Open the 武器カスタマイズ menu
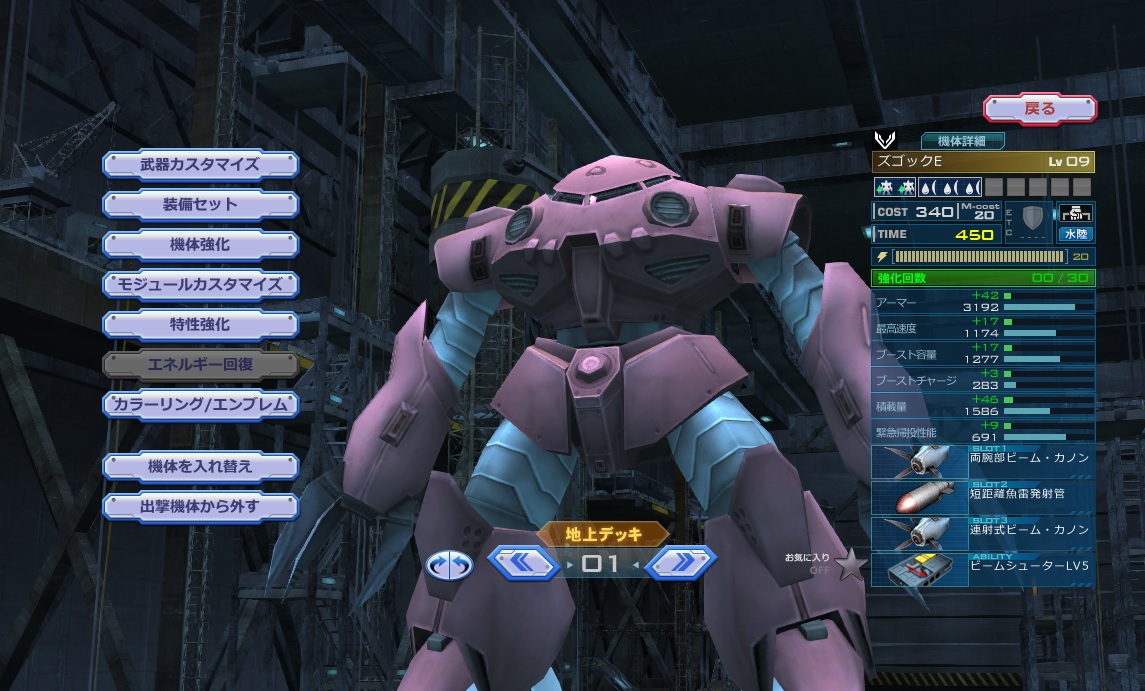1145x691 pixels. (200, 164)
